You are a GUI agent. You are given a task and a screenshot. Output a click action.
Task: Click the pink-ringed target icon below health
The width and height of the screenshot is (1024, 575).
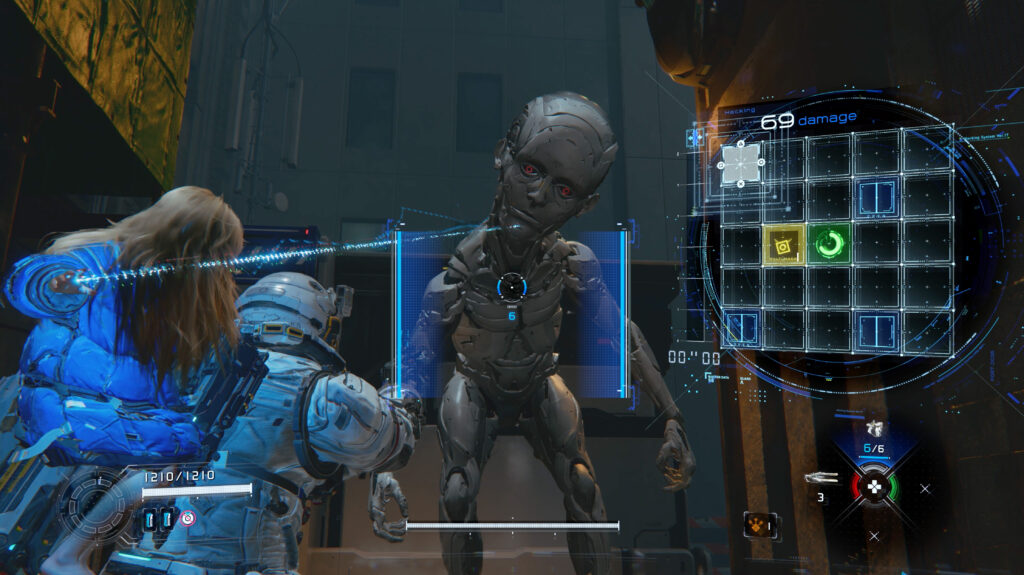tap(188, 518)
